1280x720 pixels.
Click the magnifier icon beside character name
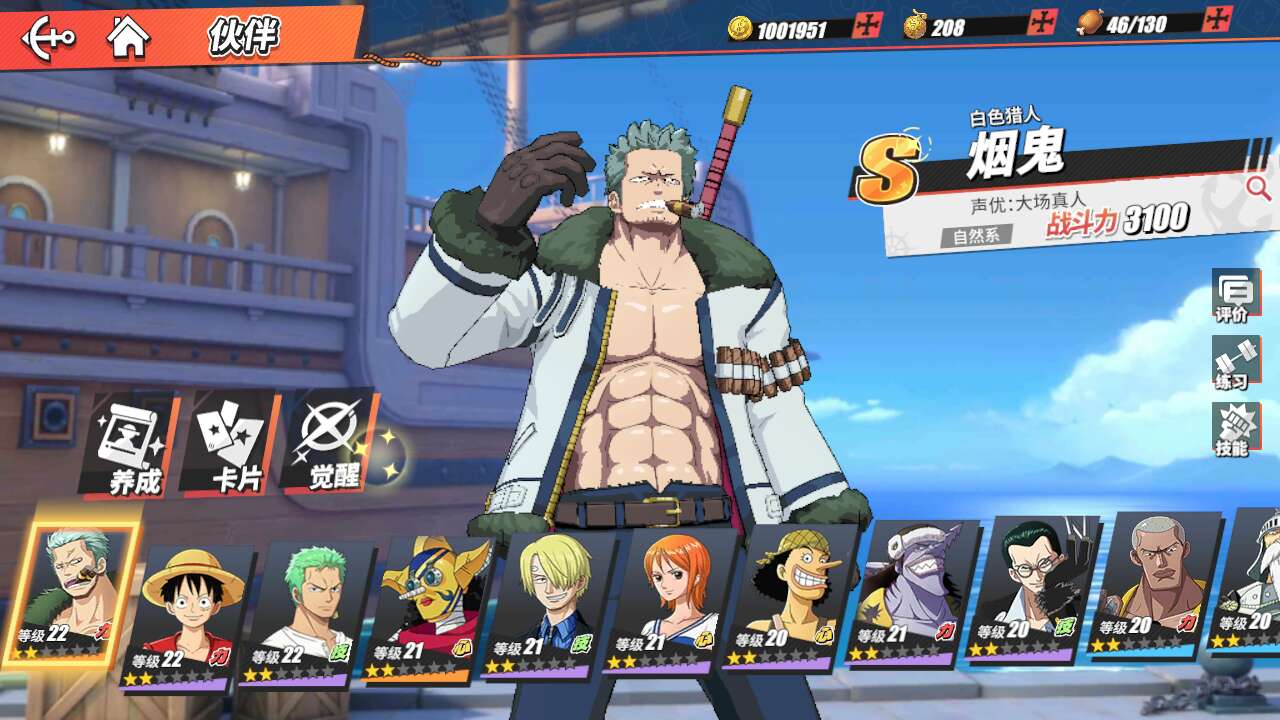(x=1257, y=187)
